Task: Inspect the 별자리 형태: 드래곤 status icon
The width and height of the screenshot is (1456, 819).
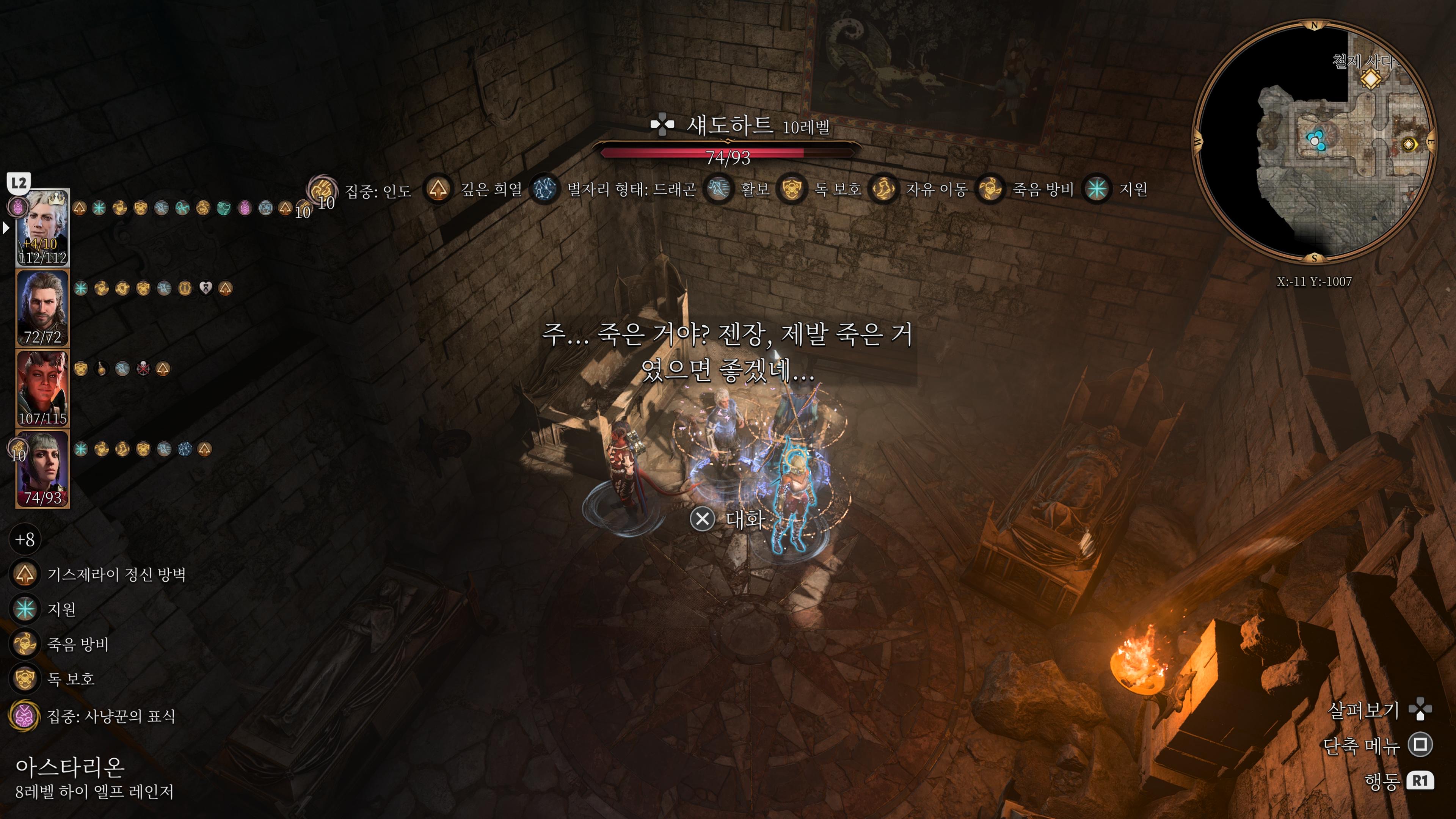Action: [545, 189]
